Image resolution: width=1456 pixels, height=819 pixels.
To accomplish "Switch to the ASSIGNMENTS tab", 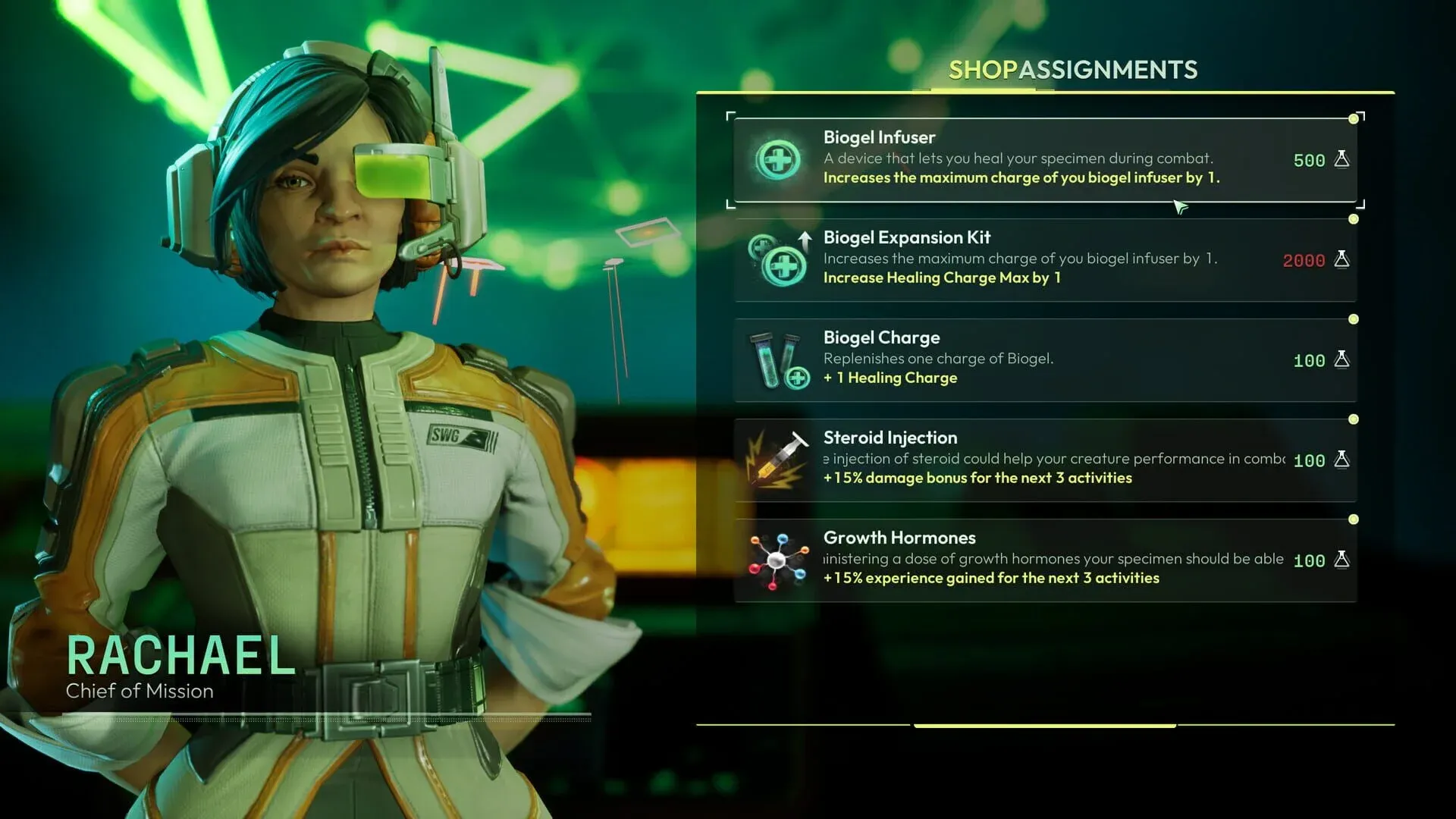I will (1109, 71).
